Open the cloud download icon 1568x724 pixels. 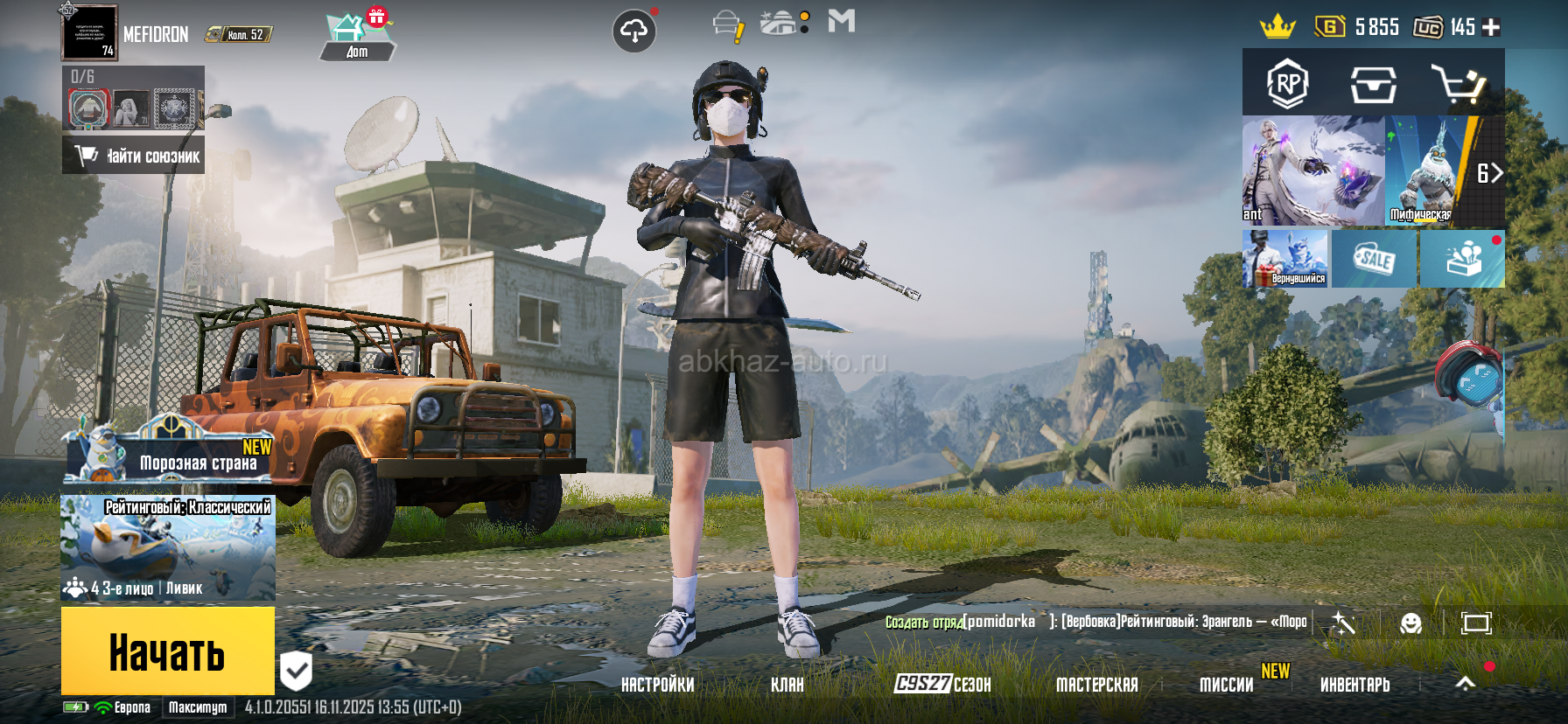click(x=634, y=31)
